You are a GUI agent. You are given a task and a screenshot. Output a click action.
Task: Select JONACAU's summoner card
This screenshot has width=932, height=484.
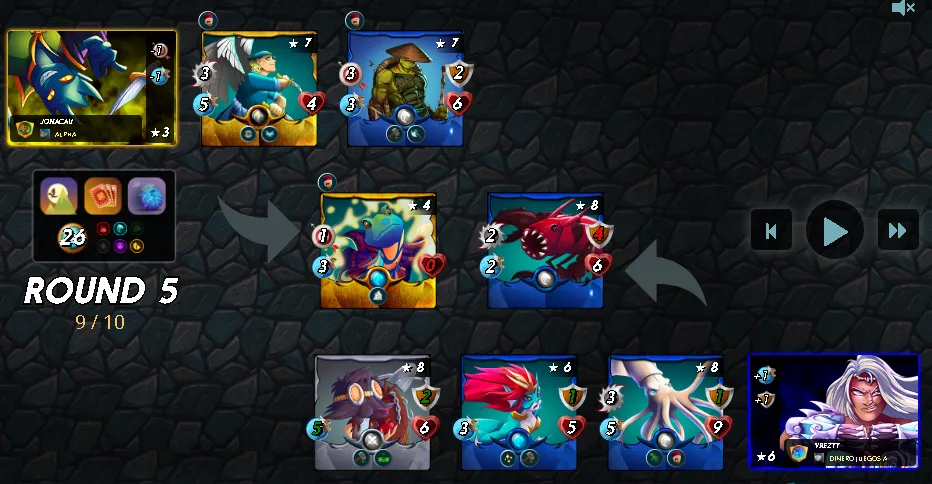pyautogui.click(x=92, y=87)
